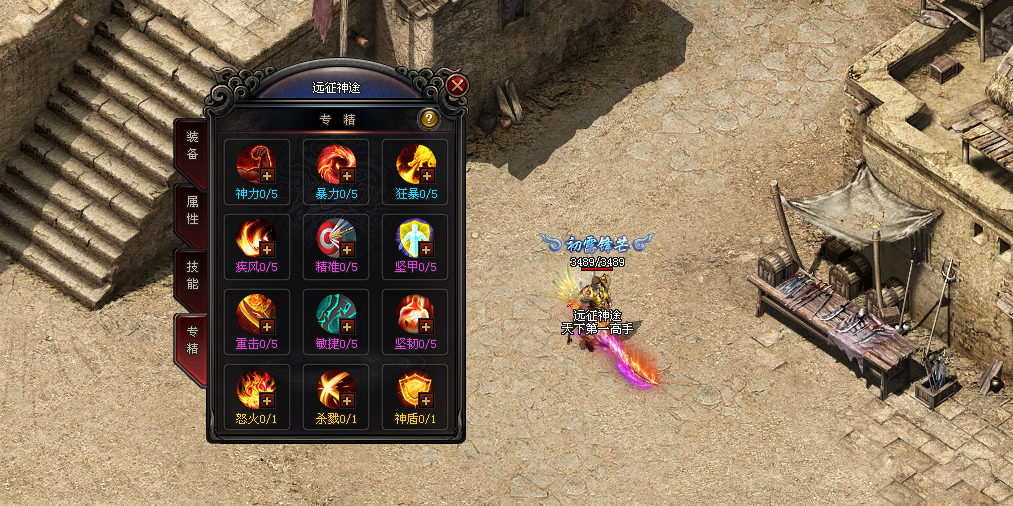Upgrade the 重击 specialization

[x=267, y=326]
